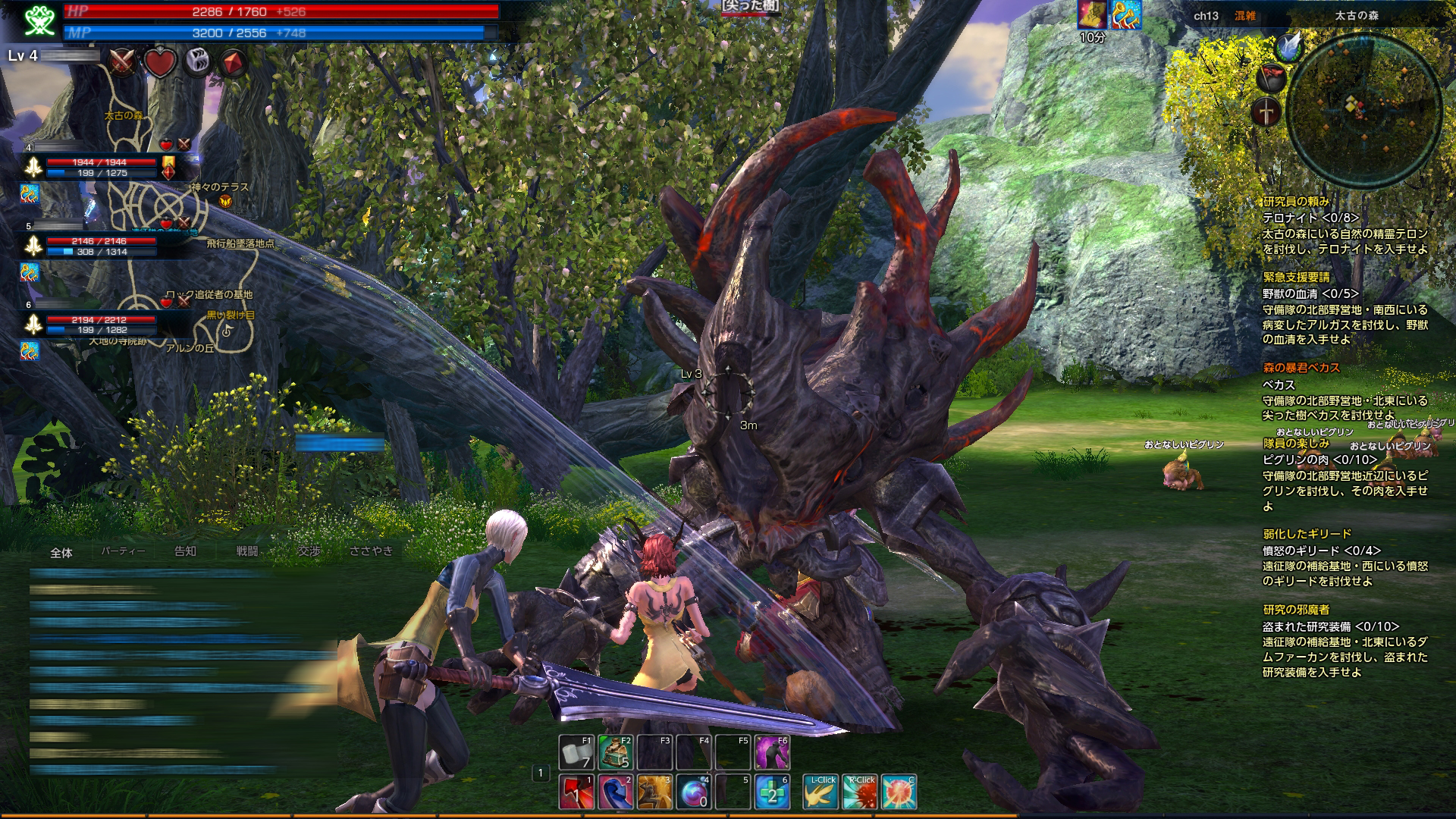
Task: Click the crossed swords icon near level
Action: (x=121, y=62)
